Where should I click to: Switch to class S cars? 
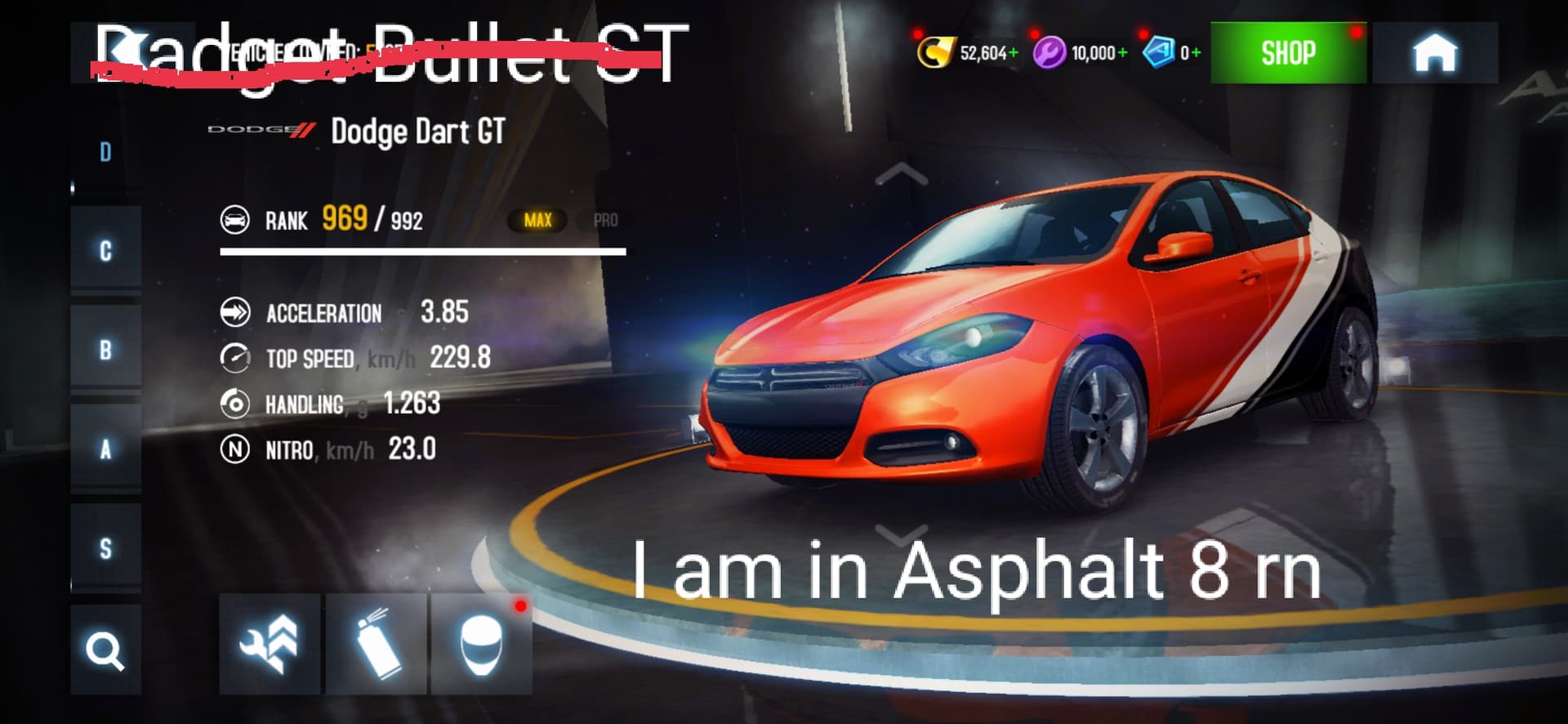coord(105,548)
